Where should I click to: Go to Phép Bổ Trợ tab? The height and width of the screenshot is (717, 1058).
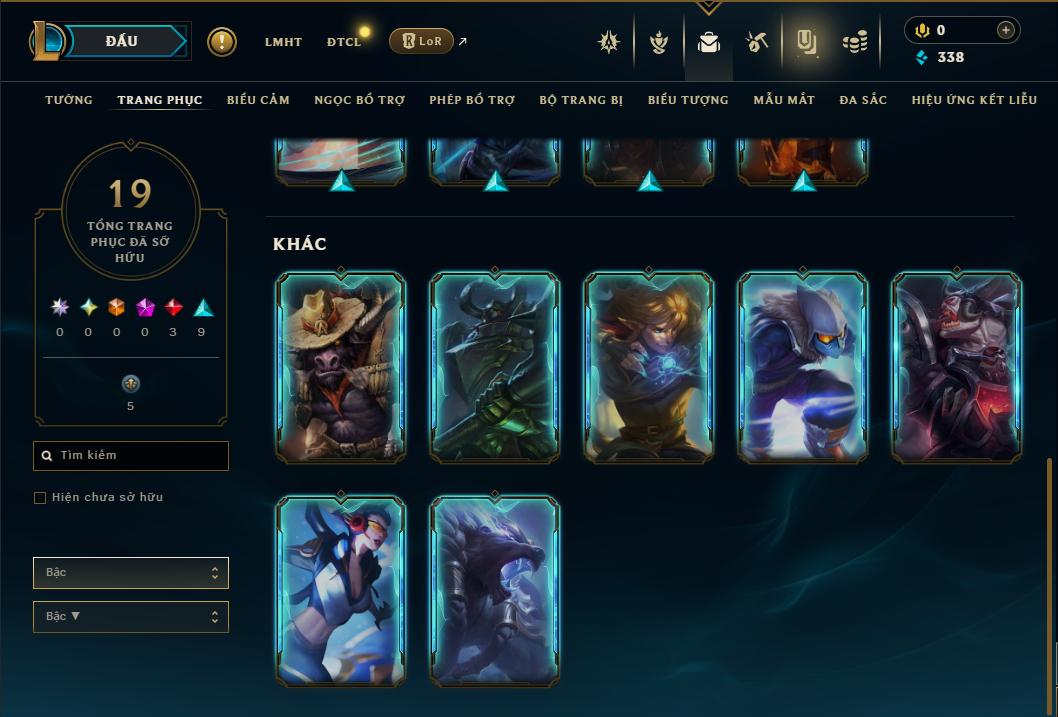(x=472, y=100)
